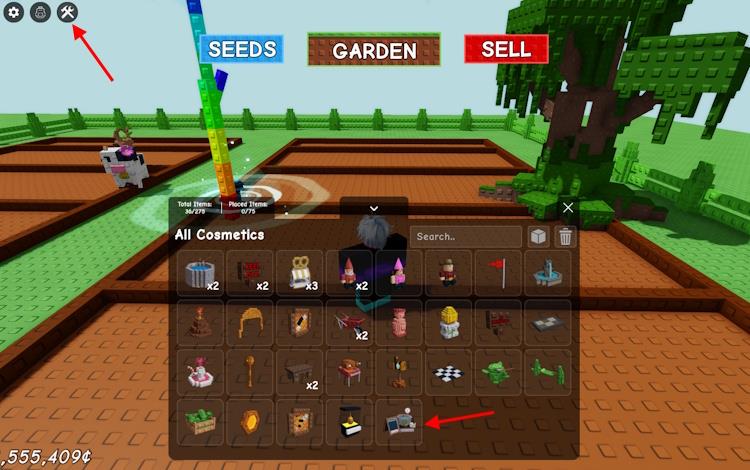
Task: Open the hammer and wrench tools icon
Action: coord(67,13)
